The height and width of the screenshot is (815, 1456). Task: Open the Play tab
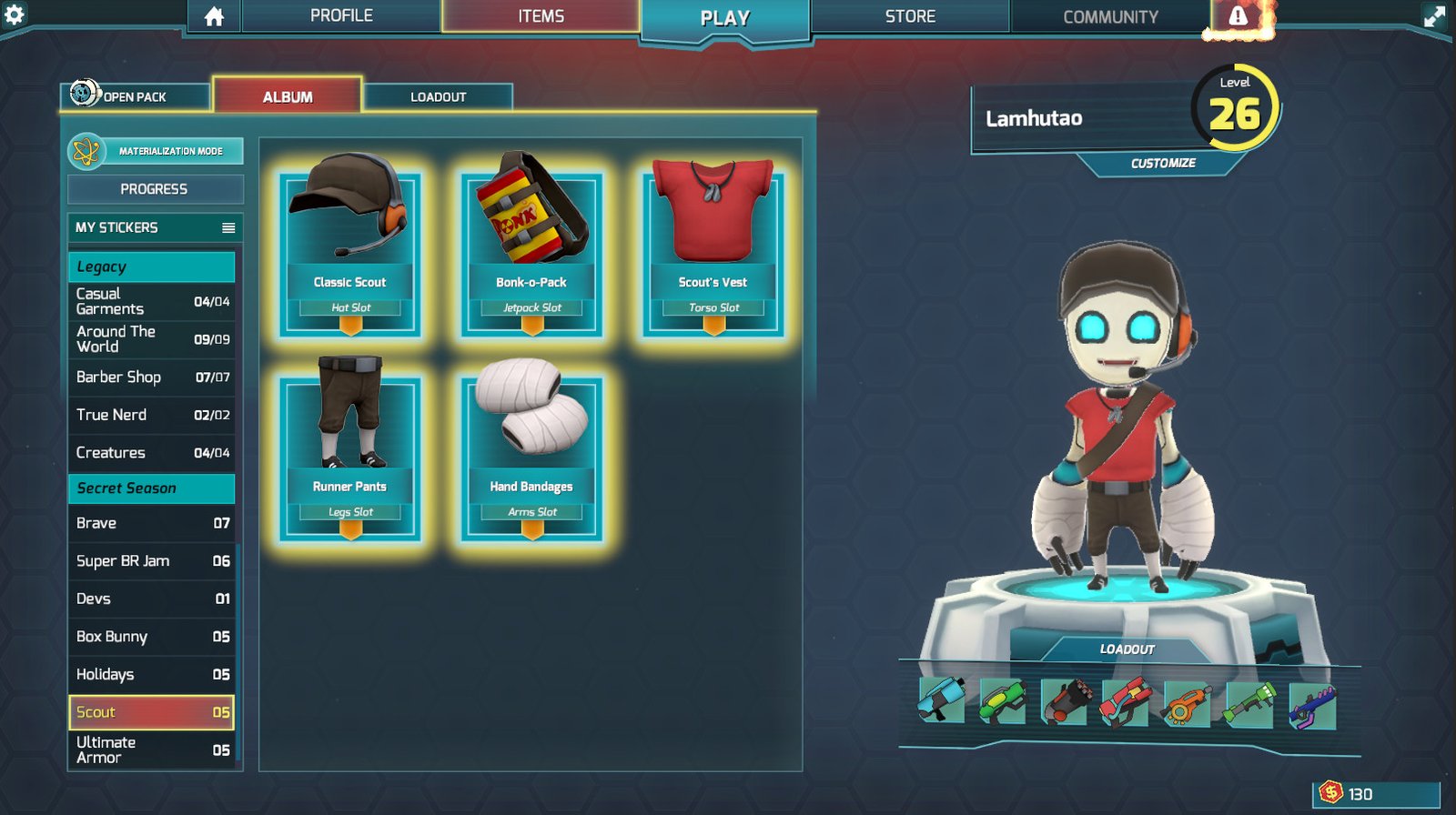[724, 19]
